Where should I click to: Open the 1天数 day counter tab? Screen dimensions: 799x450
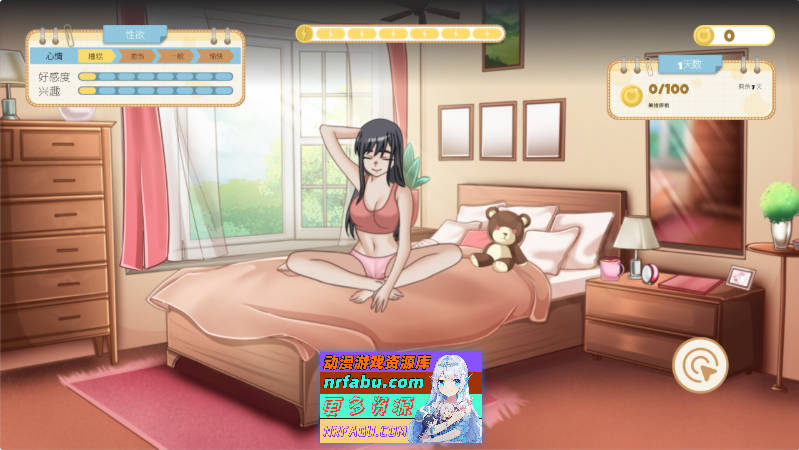(688, 65)
